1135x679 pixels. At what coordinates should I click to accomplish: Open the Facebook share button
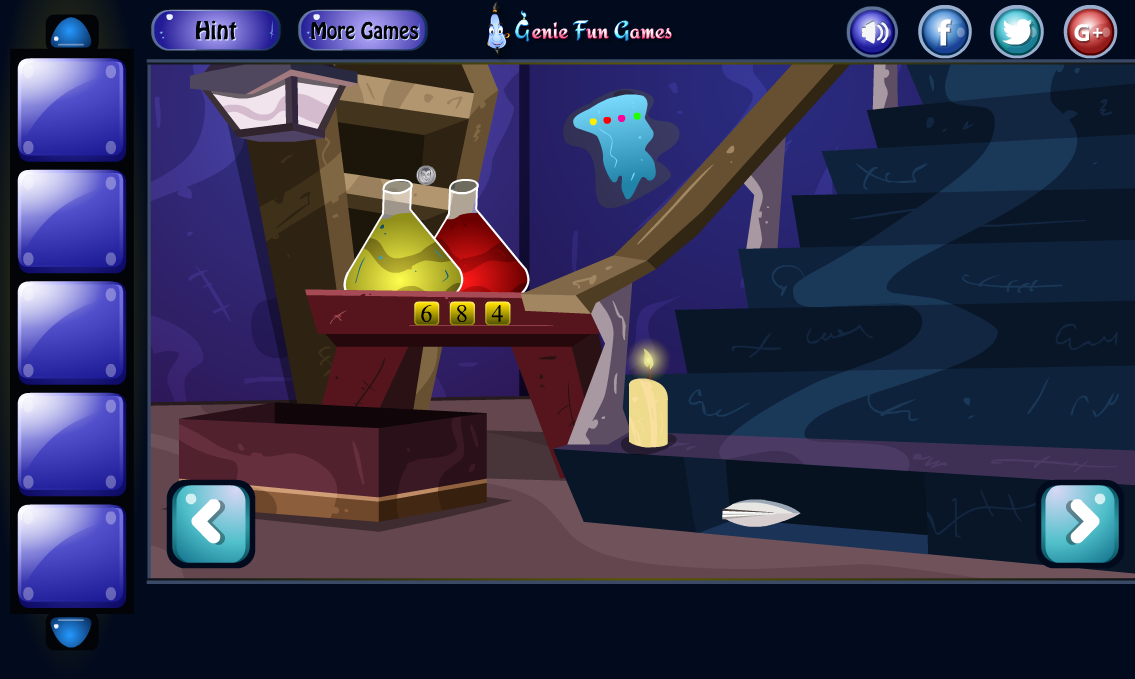(944, 32)
